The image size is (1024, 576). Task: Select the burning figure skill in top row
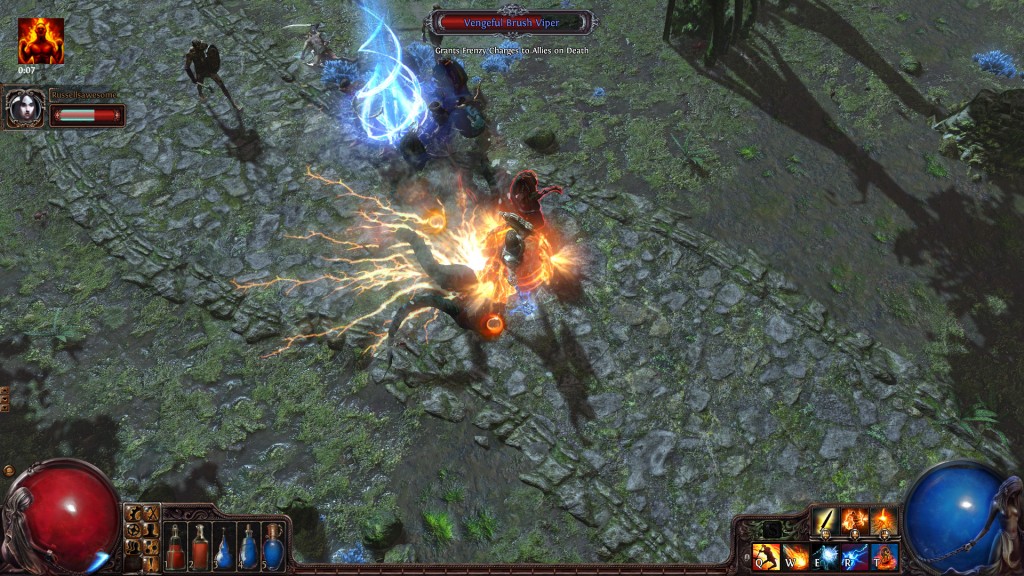(855, 521)
